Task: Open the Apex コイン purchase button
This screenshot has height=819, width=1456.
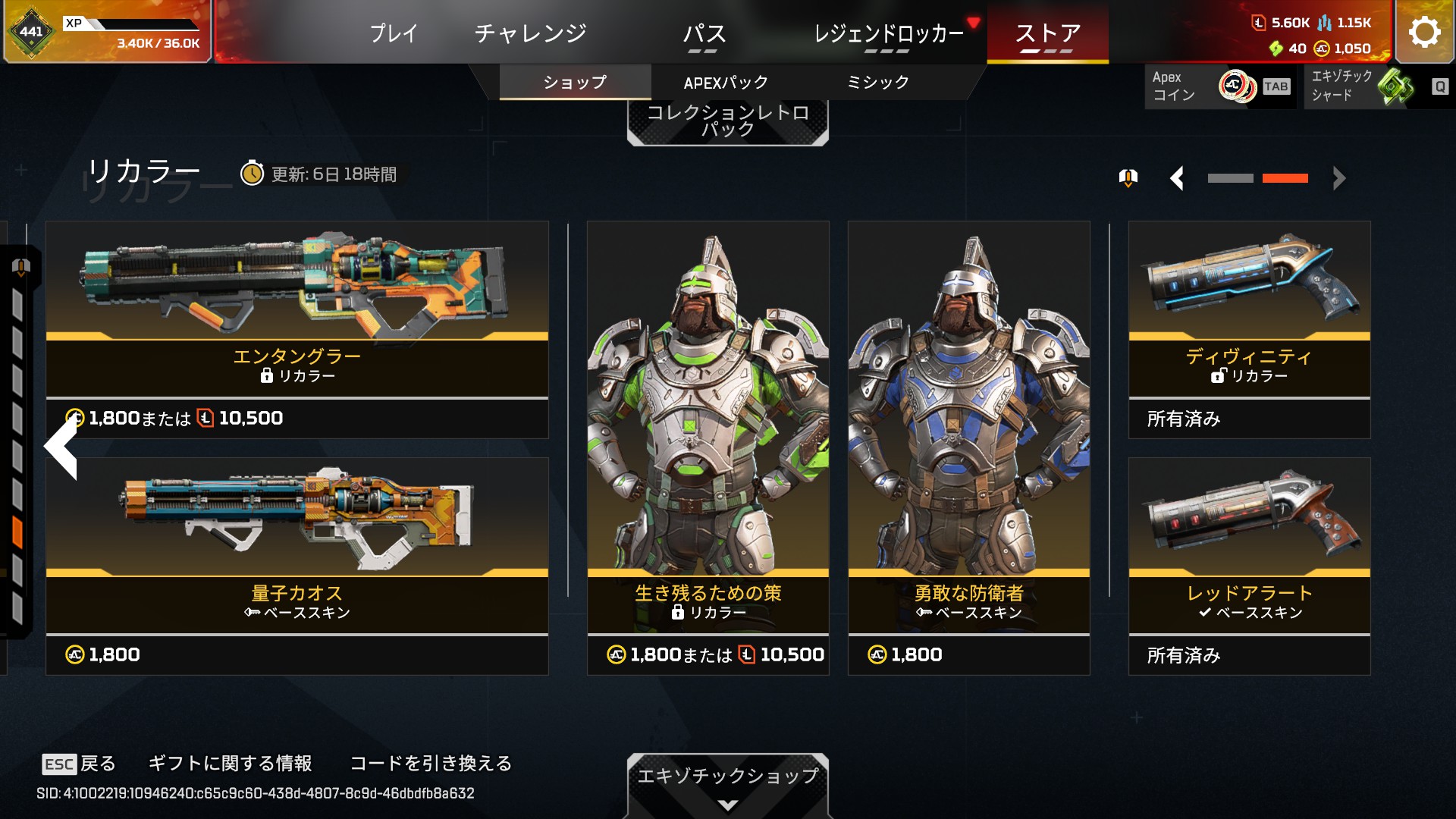Action: (1219, 86)
